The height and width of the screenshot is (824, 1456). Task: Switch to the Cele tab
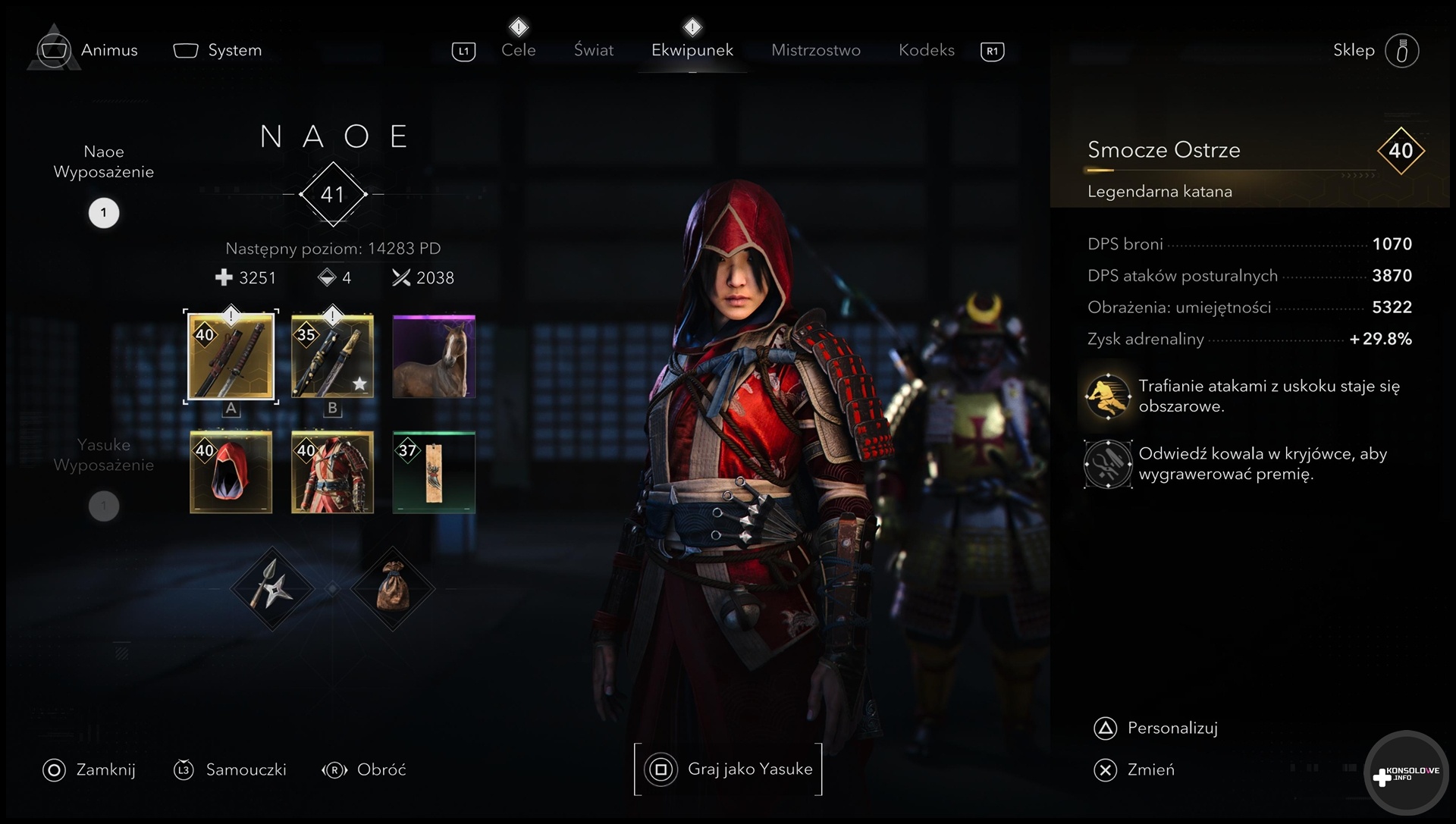pyautogui.click(x=518, y=50)
